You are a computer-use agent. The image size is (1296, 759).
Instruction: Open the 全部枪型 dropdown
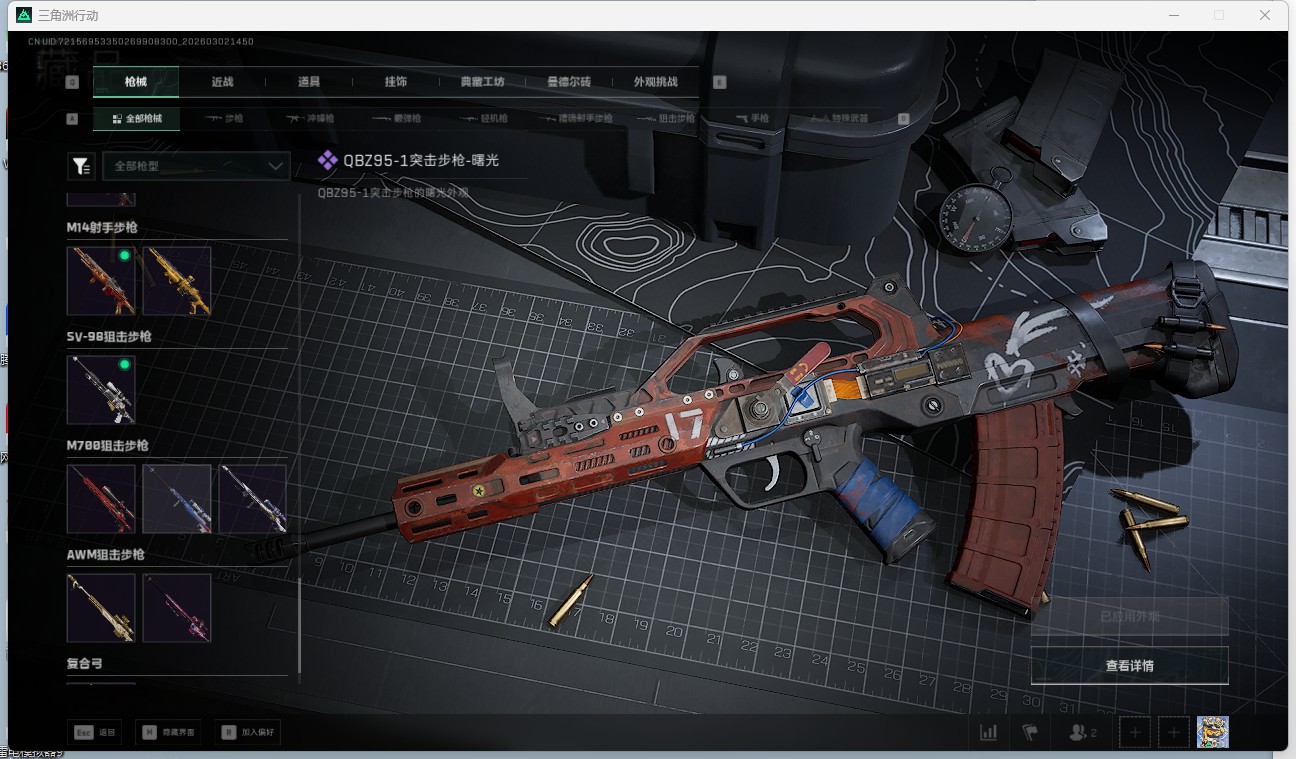pos(196,166)
